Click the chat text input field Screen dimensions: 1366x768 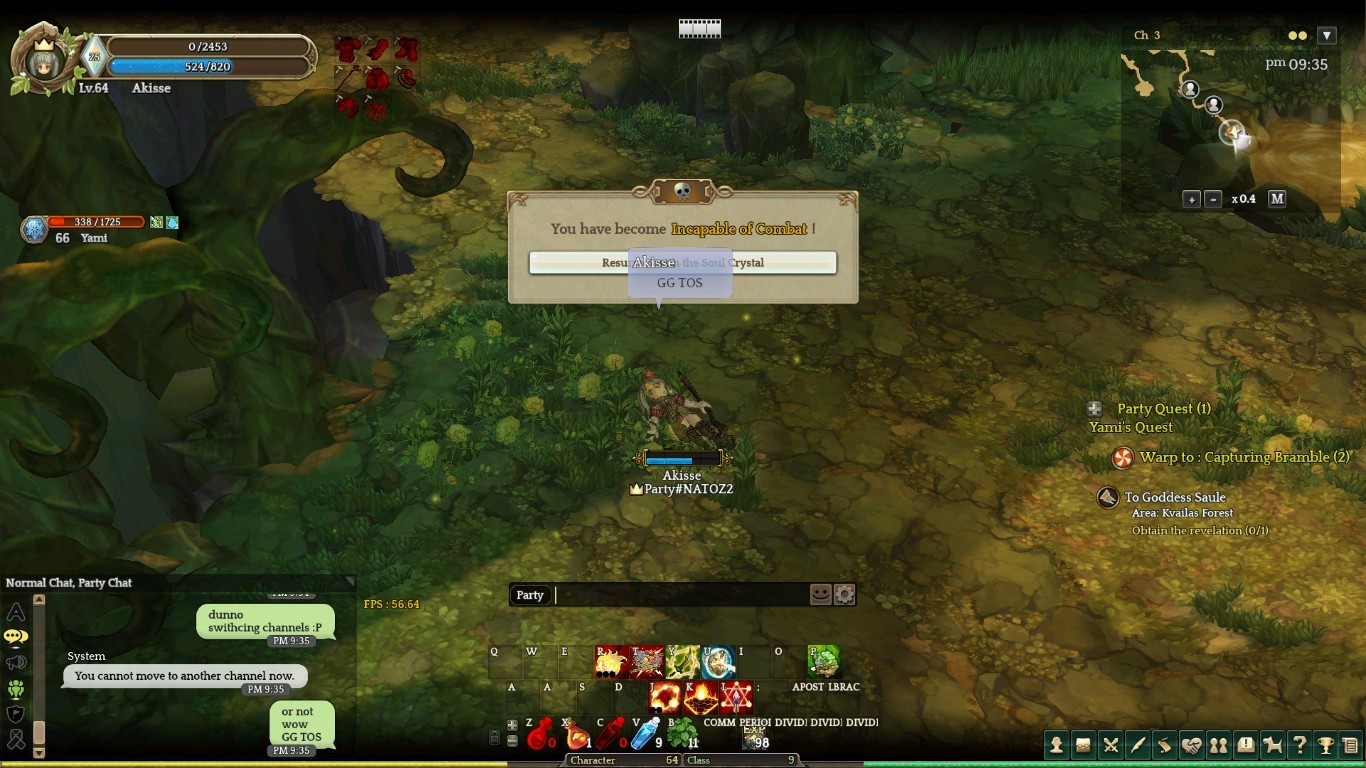pos(680,595)
